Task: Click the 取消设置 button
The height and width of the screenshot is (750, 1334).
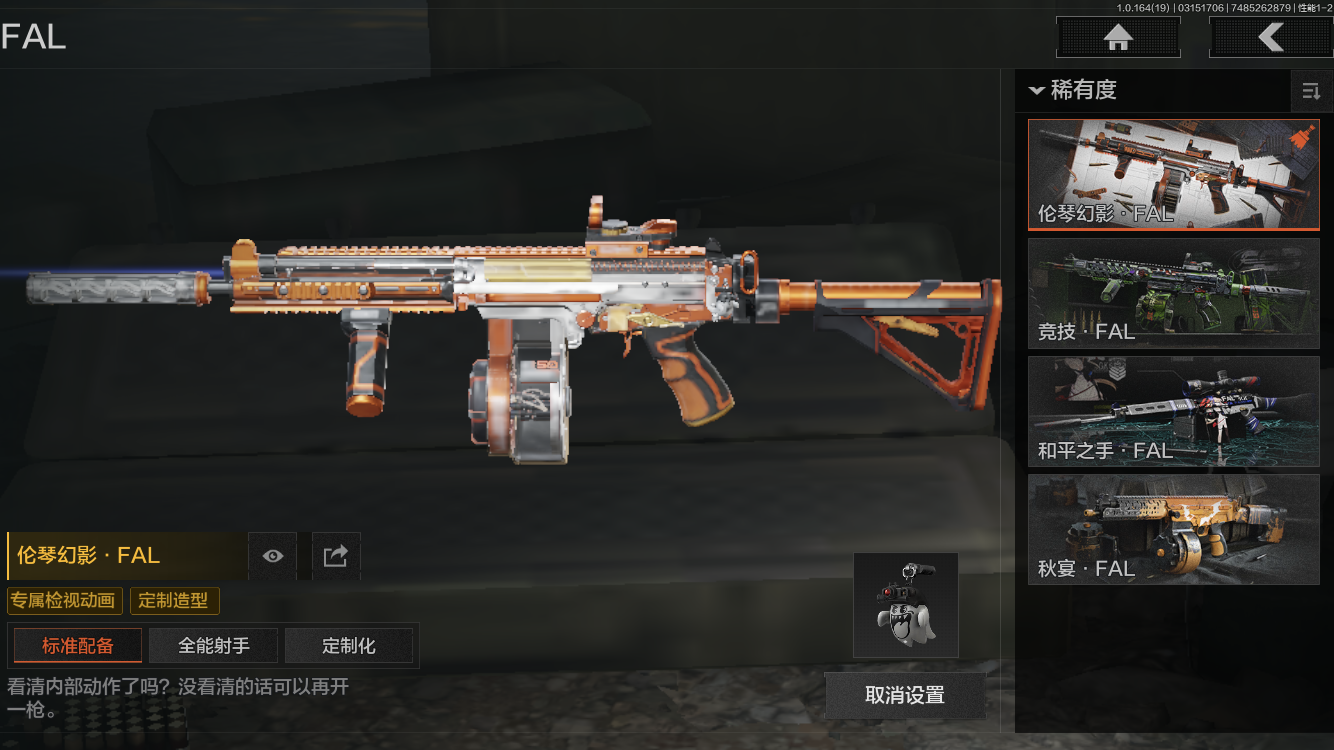Action: (x=905, y=696)
